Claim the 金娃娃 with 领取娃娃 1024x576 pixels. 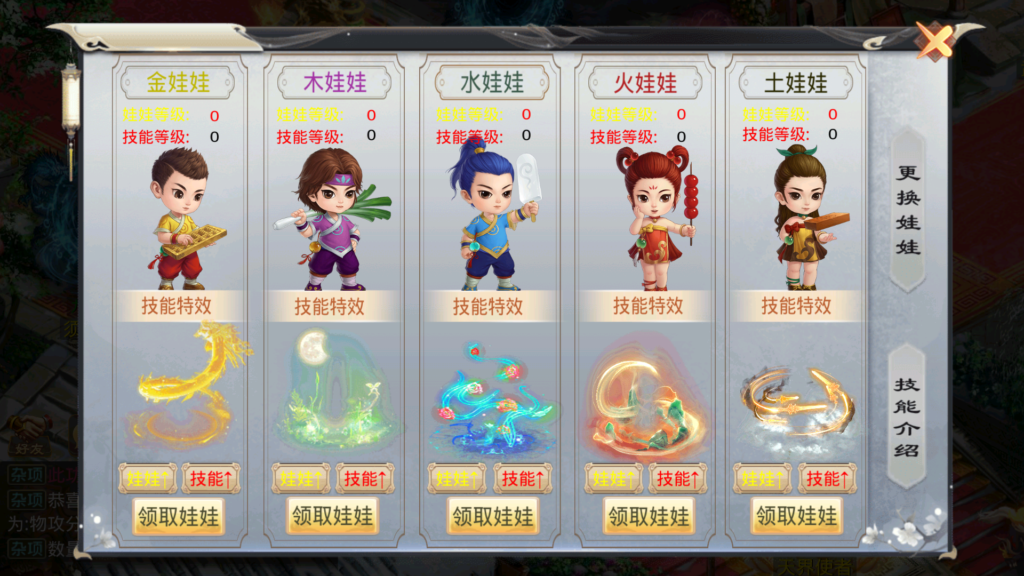click(x=179, y=516)
